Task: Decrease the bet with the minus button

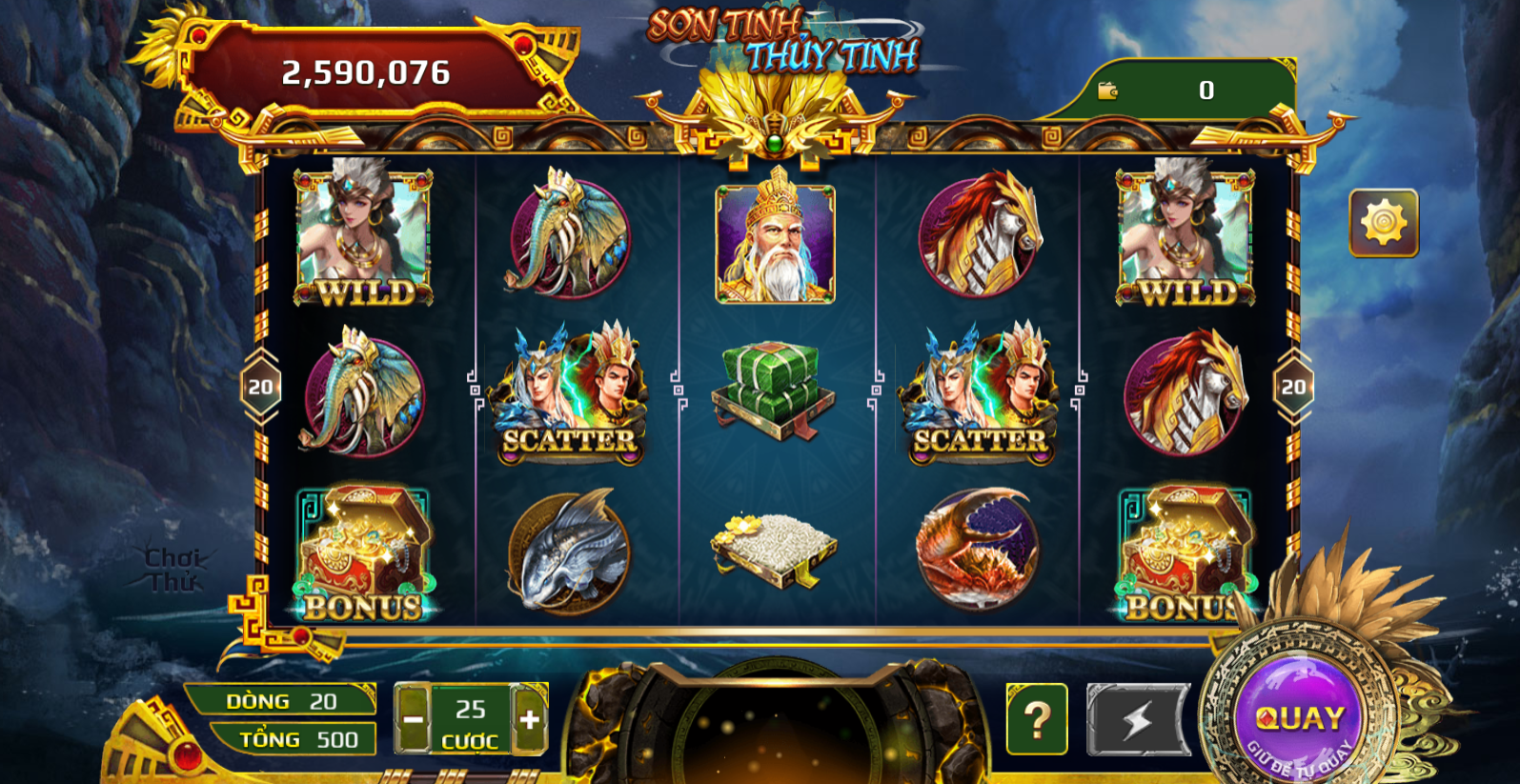Action: [x=413, y=719]
